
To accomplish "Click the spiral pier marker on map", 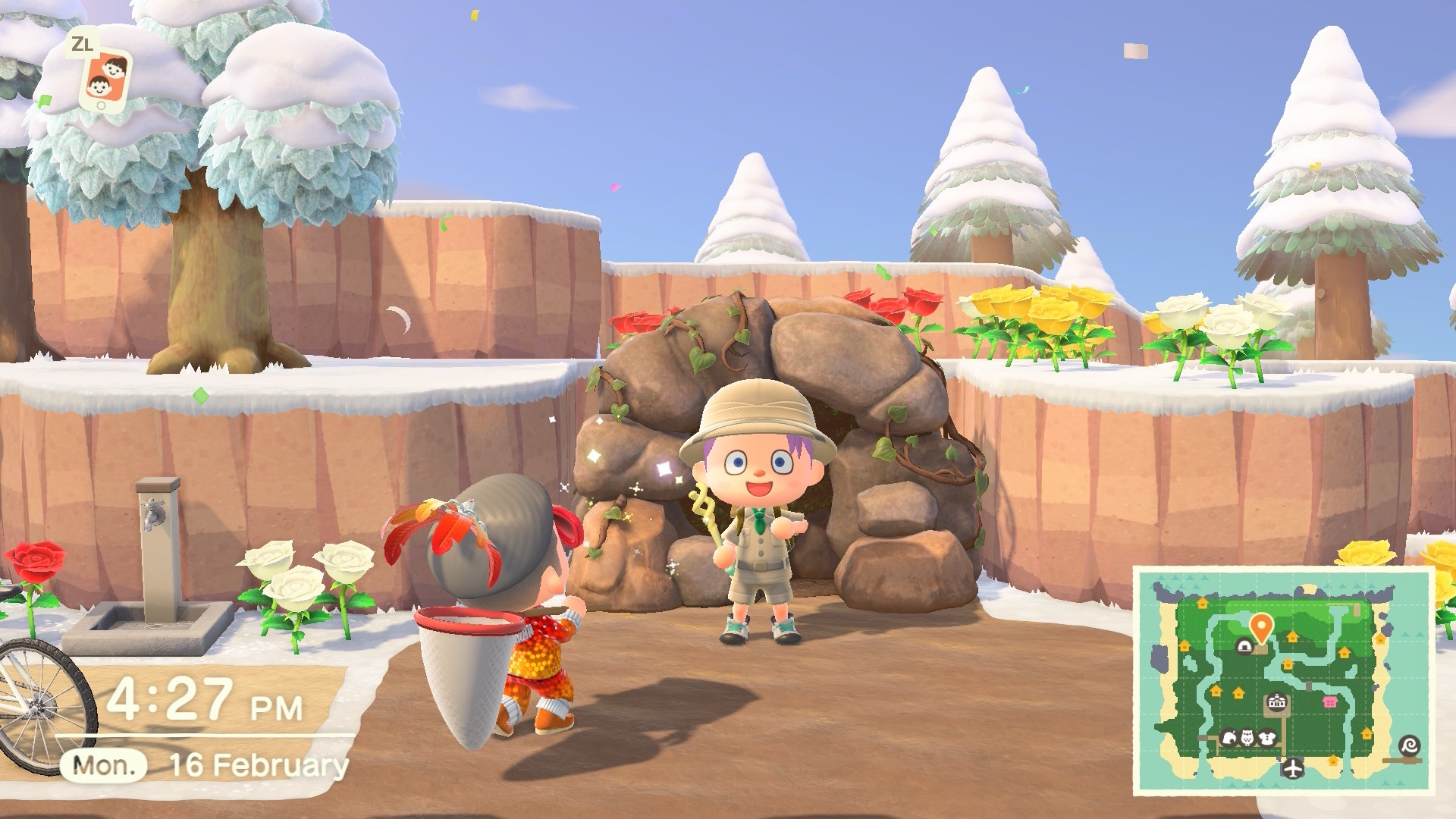I will 1410,746.
